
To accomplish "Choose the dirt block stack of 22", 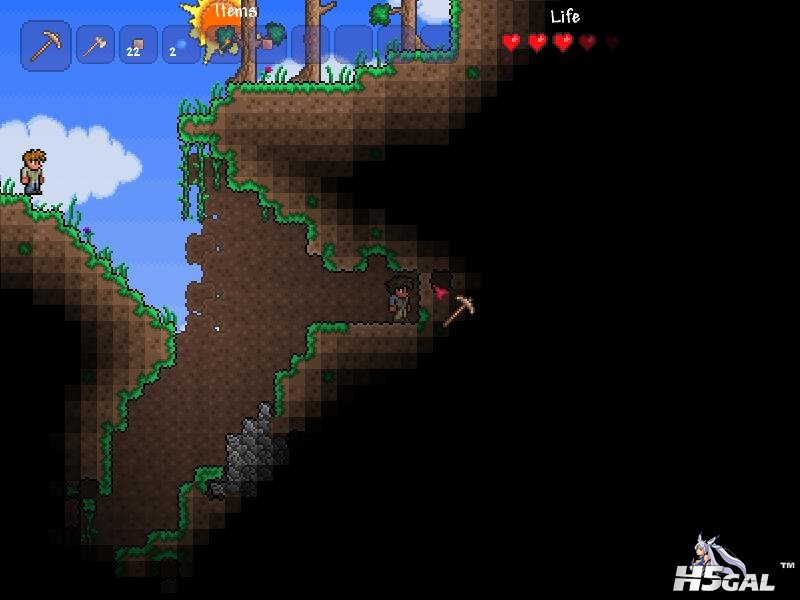I will (x=138, y=45).
